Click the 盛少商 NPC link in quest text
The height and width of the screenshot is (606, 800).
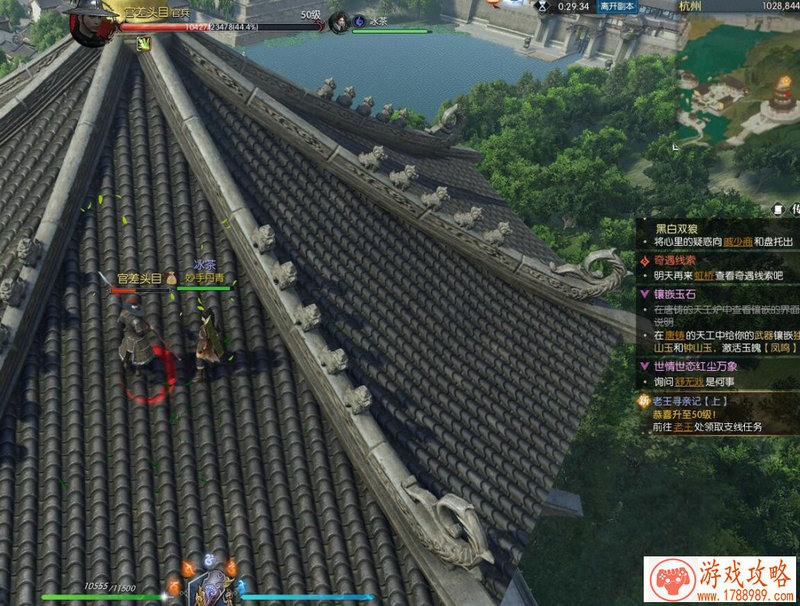[x=738, y=242]
